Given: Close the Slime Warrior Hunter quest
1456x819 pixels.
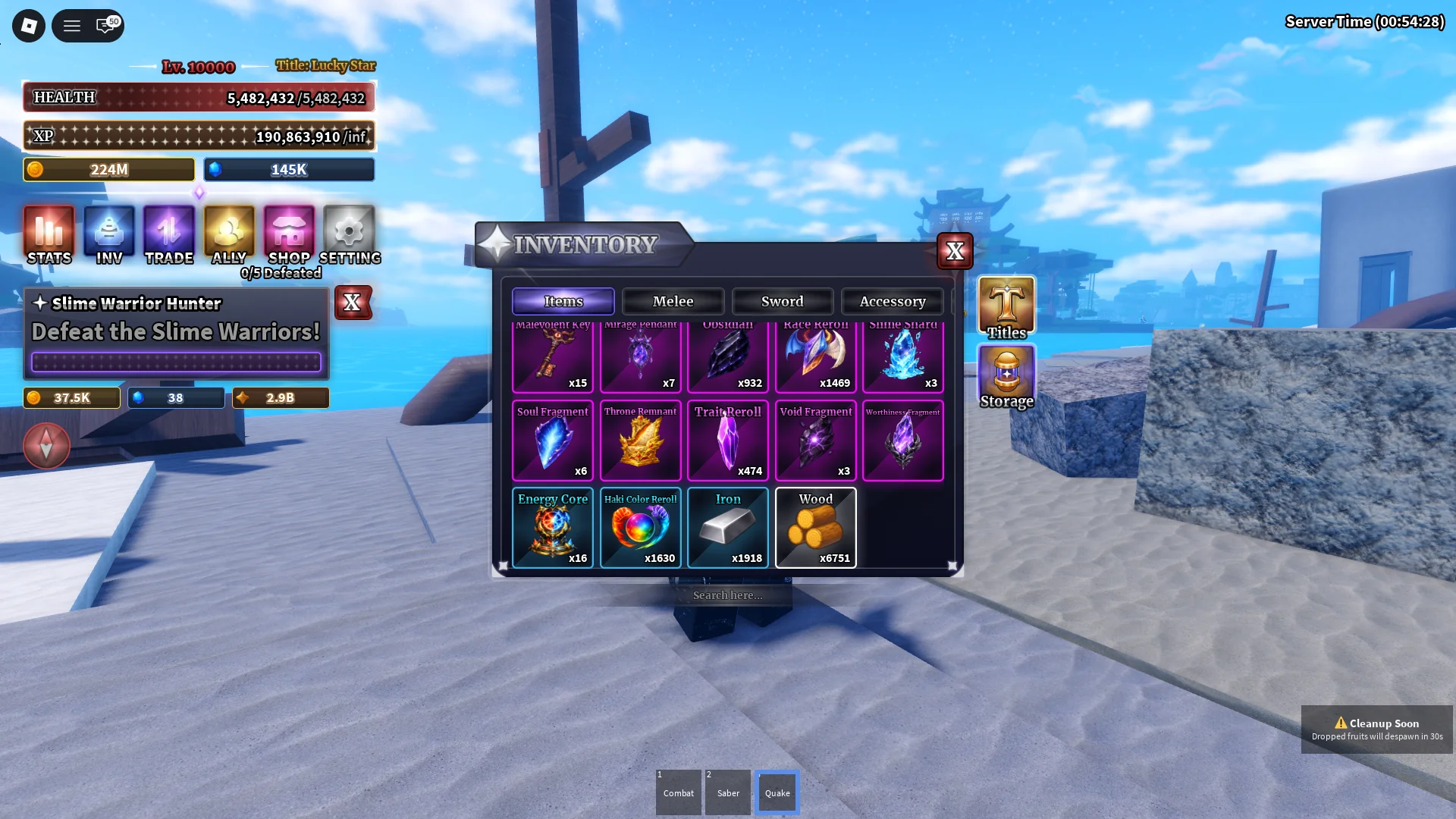Looking at the screenshot, I should pos(353,303).
